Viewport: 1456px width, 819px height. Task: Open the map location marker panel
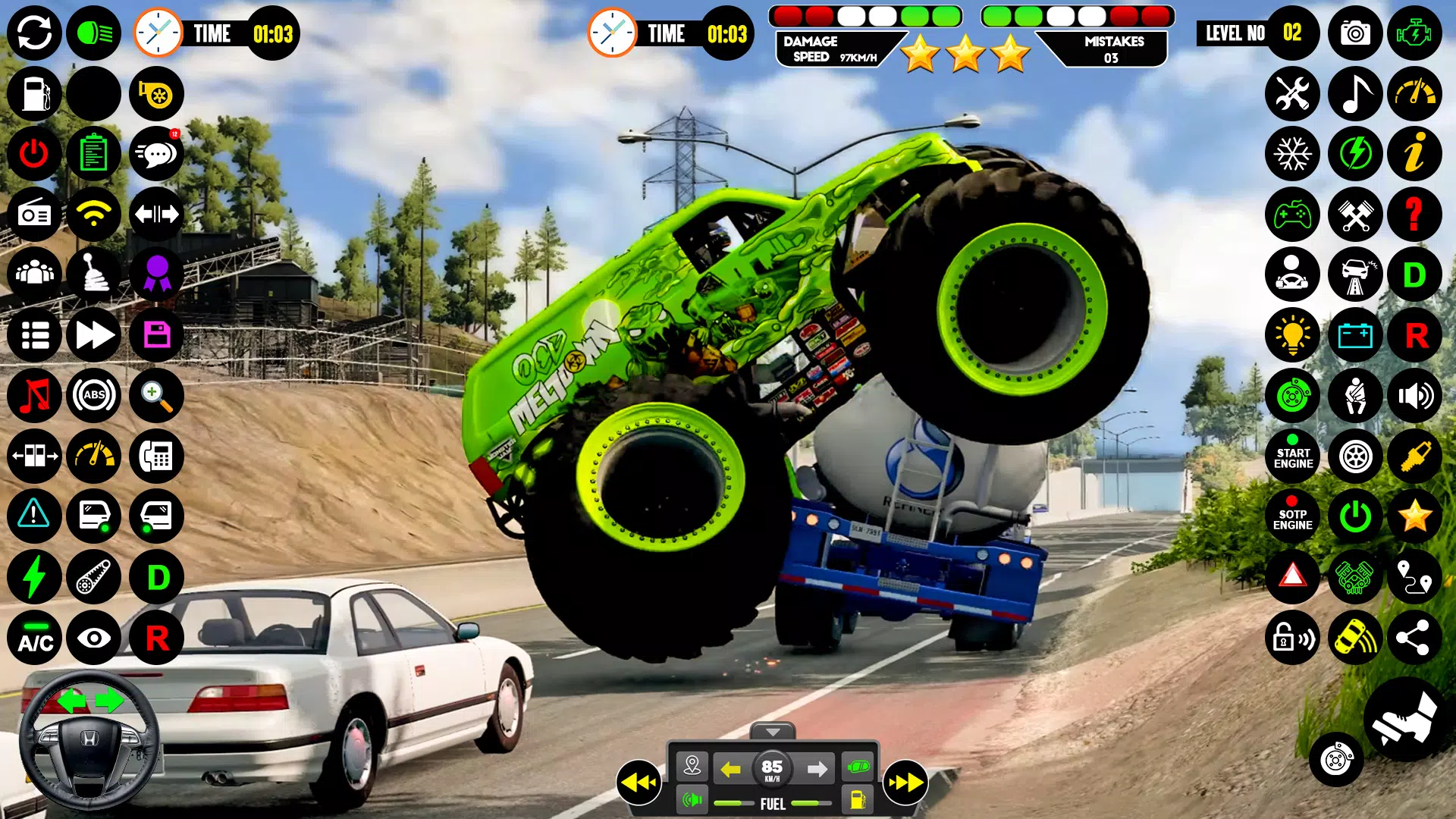(691, 767)
